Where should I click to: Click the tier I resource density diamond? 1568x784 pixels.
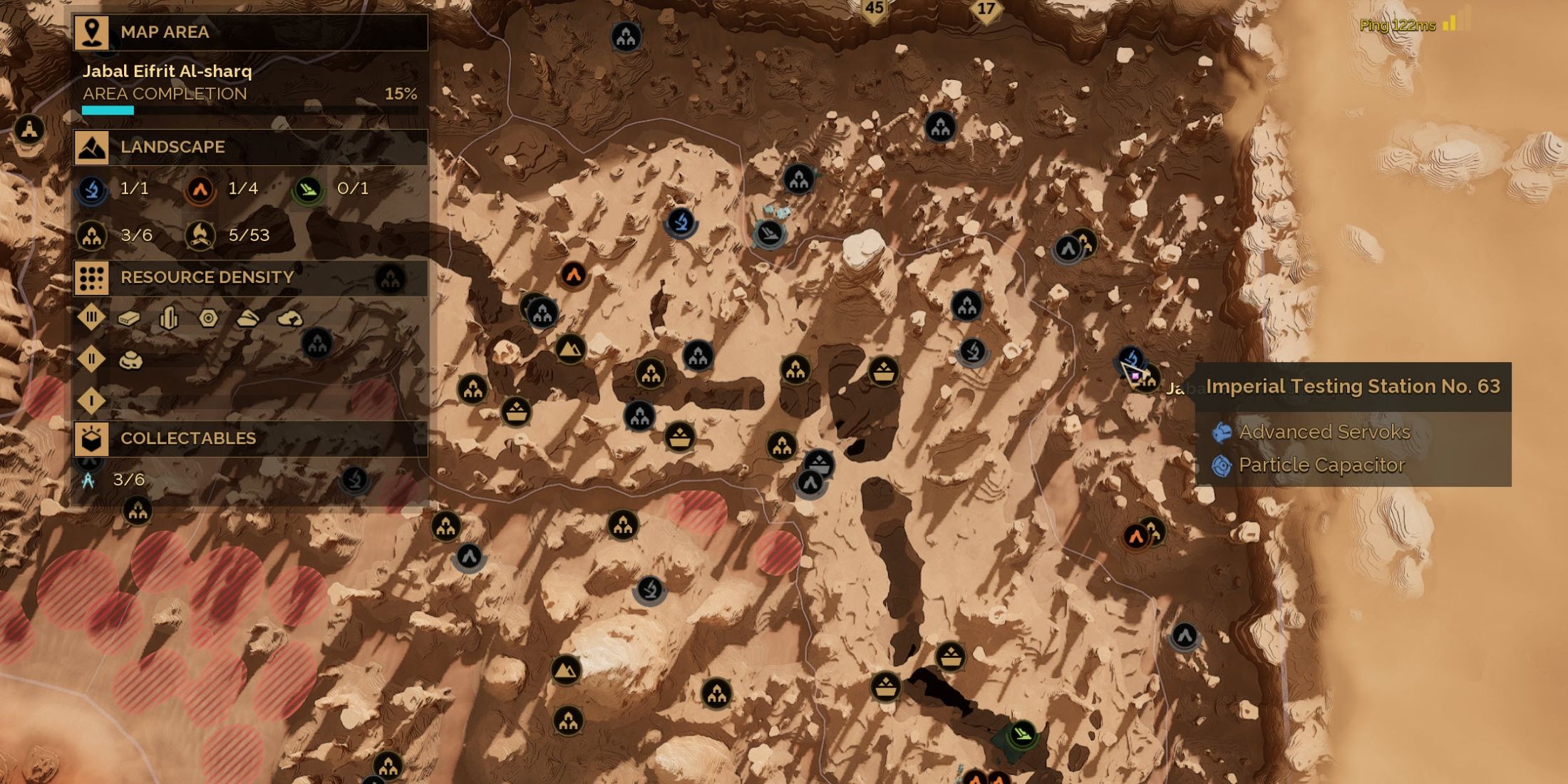click(91, 401)
